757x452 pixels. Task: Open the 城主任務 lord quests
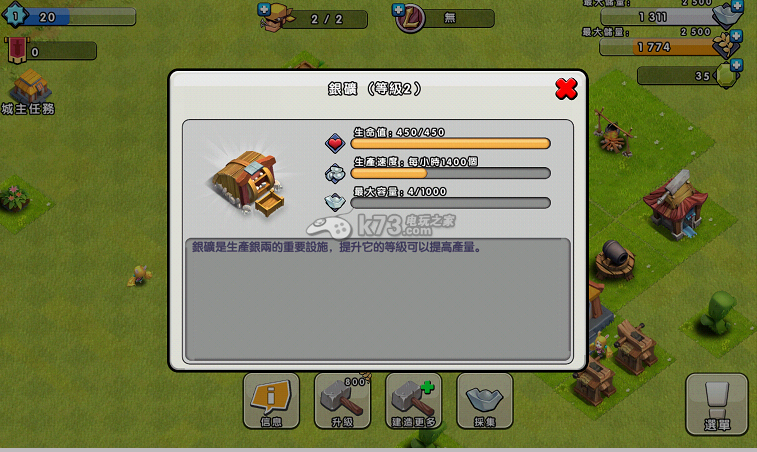click(x=29, y=92)
